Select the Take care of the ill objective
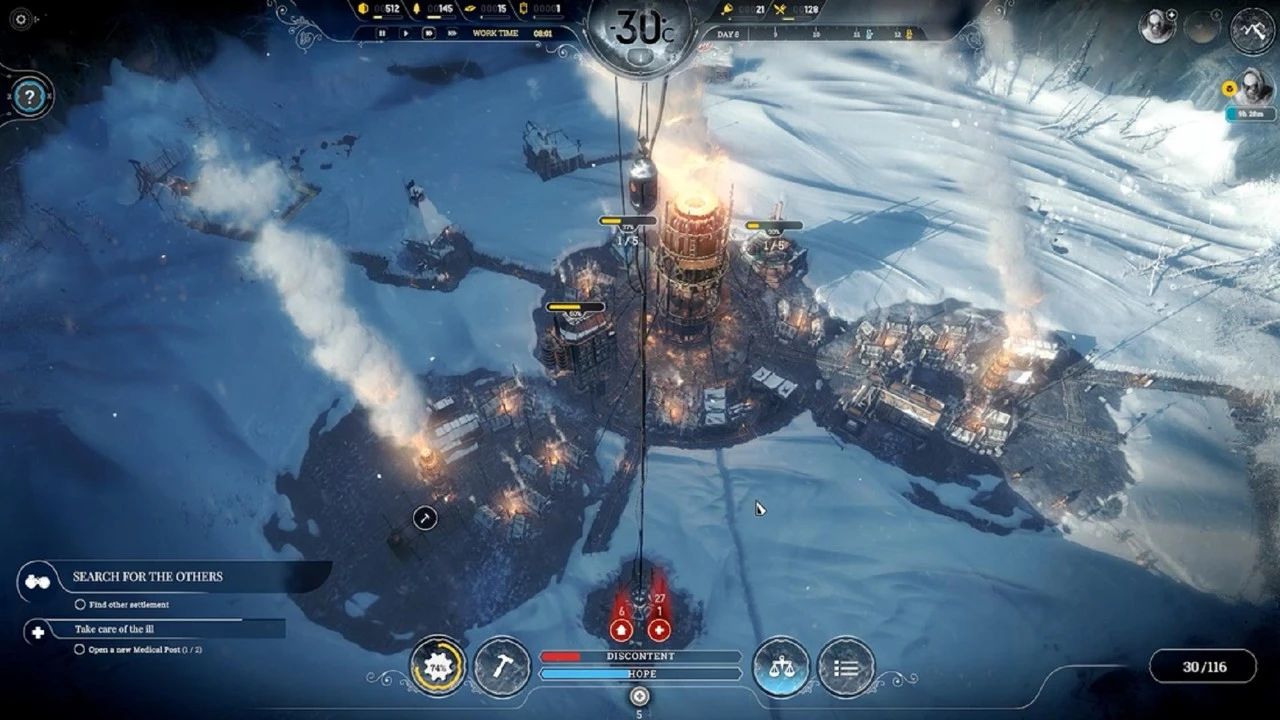 pyautogui.click(x=114, y=630)
